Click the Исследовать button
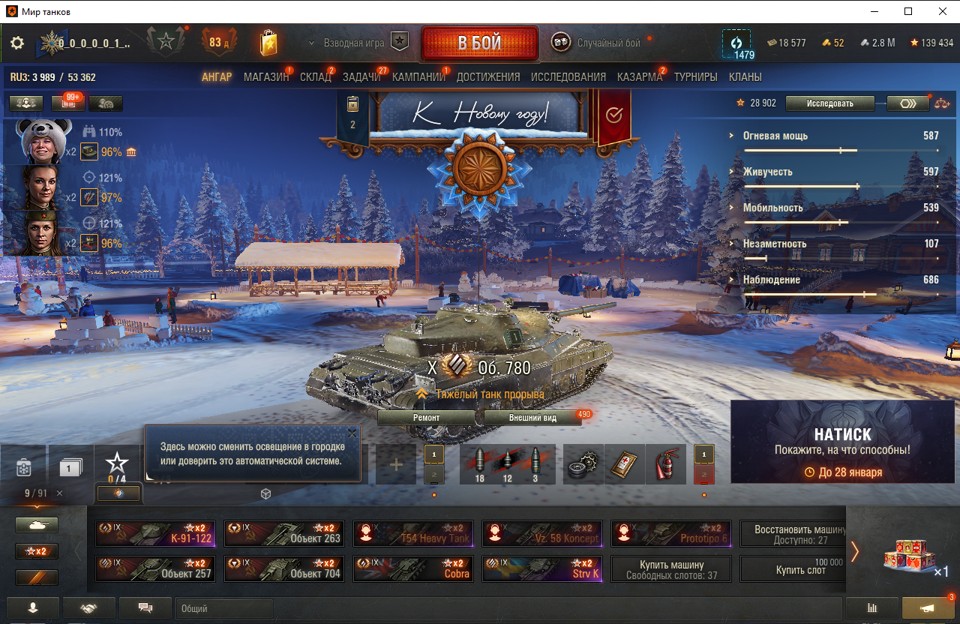The image size is (960, 624). 829,103
